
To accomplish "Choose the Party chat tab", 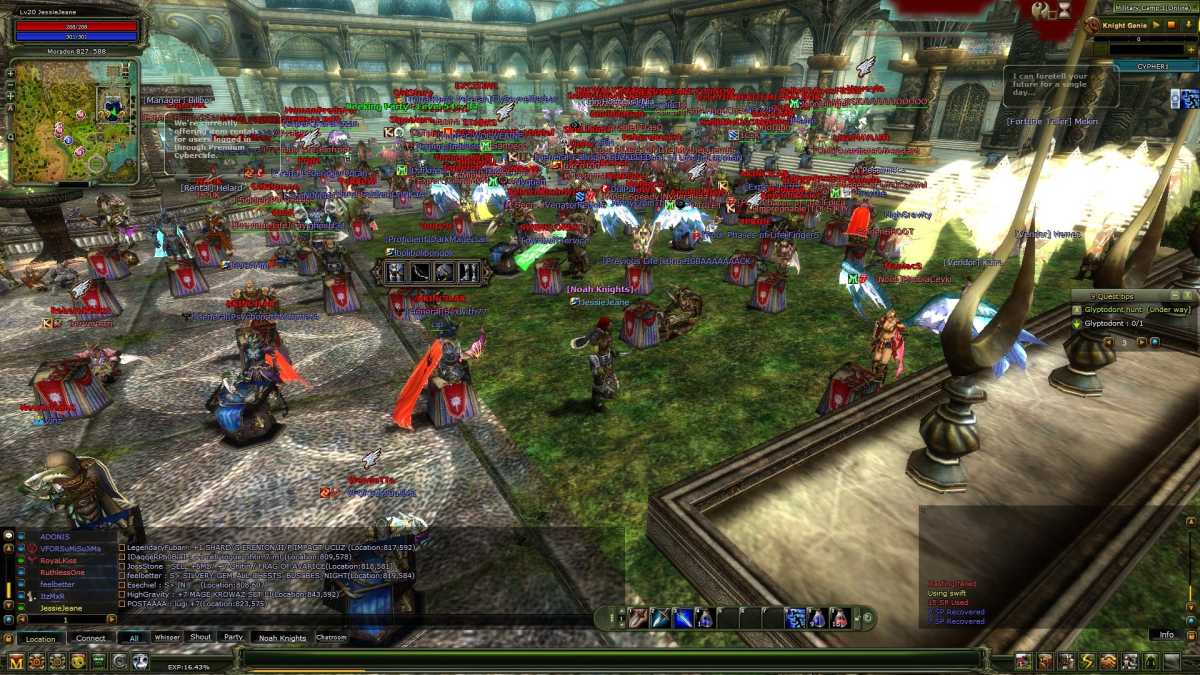I will tap(233, 637).
